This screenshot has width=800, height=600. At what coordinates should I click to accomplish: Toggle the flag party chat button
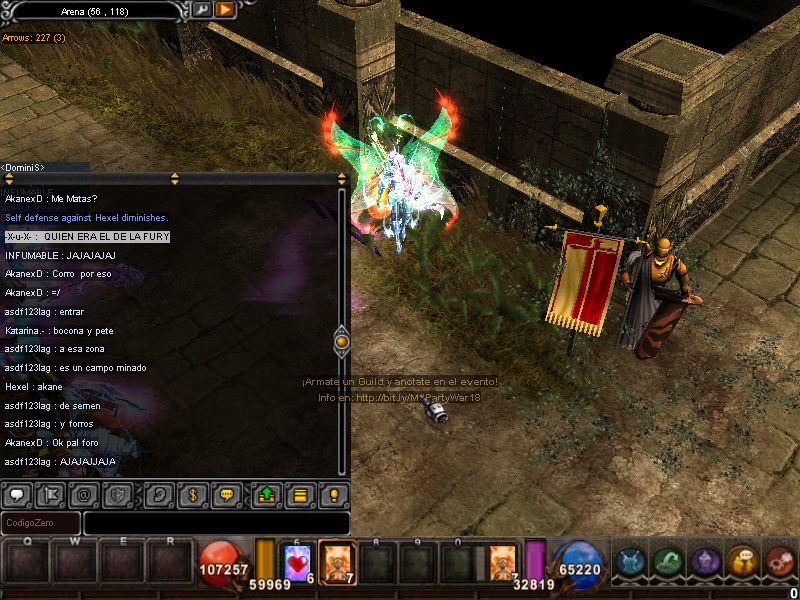click(x=52, y=494)
